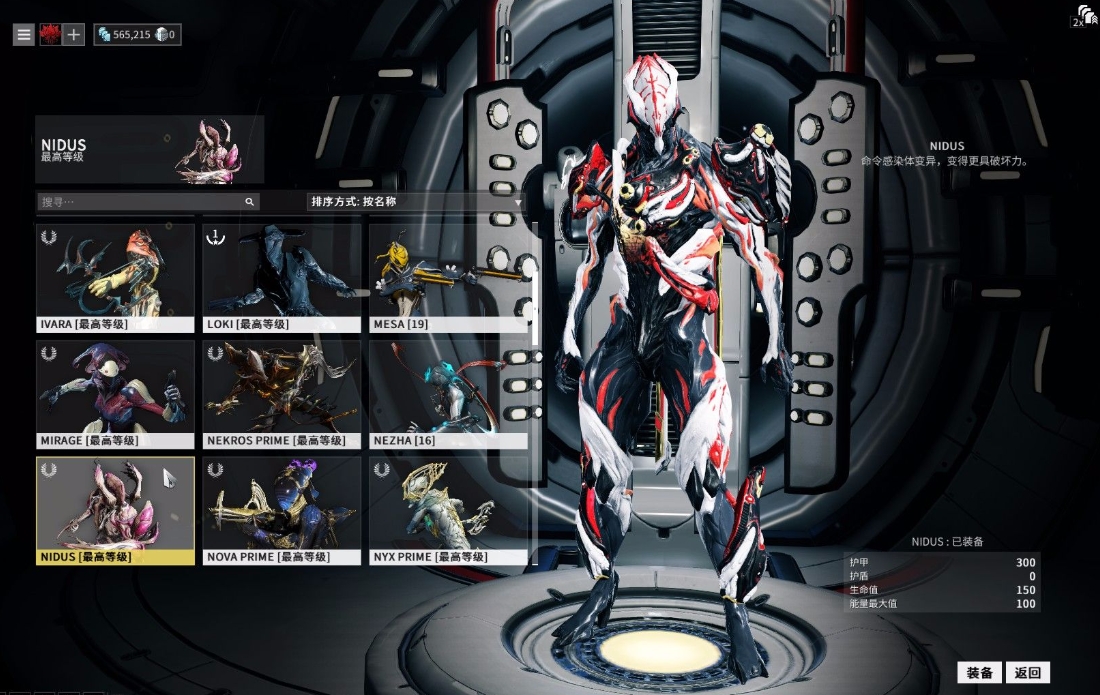The image size is (1100, 695).
Task: Click the 2x booster icon
Action: (x=1084, y=16)
